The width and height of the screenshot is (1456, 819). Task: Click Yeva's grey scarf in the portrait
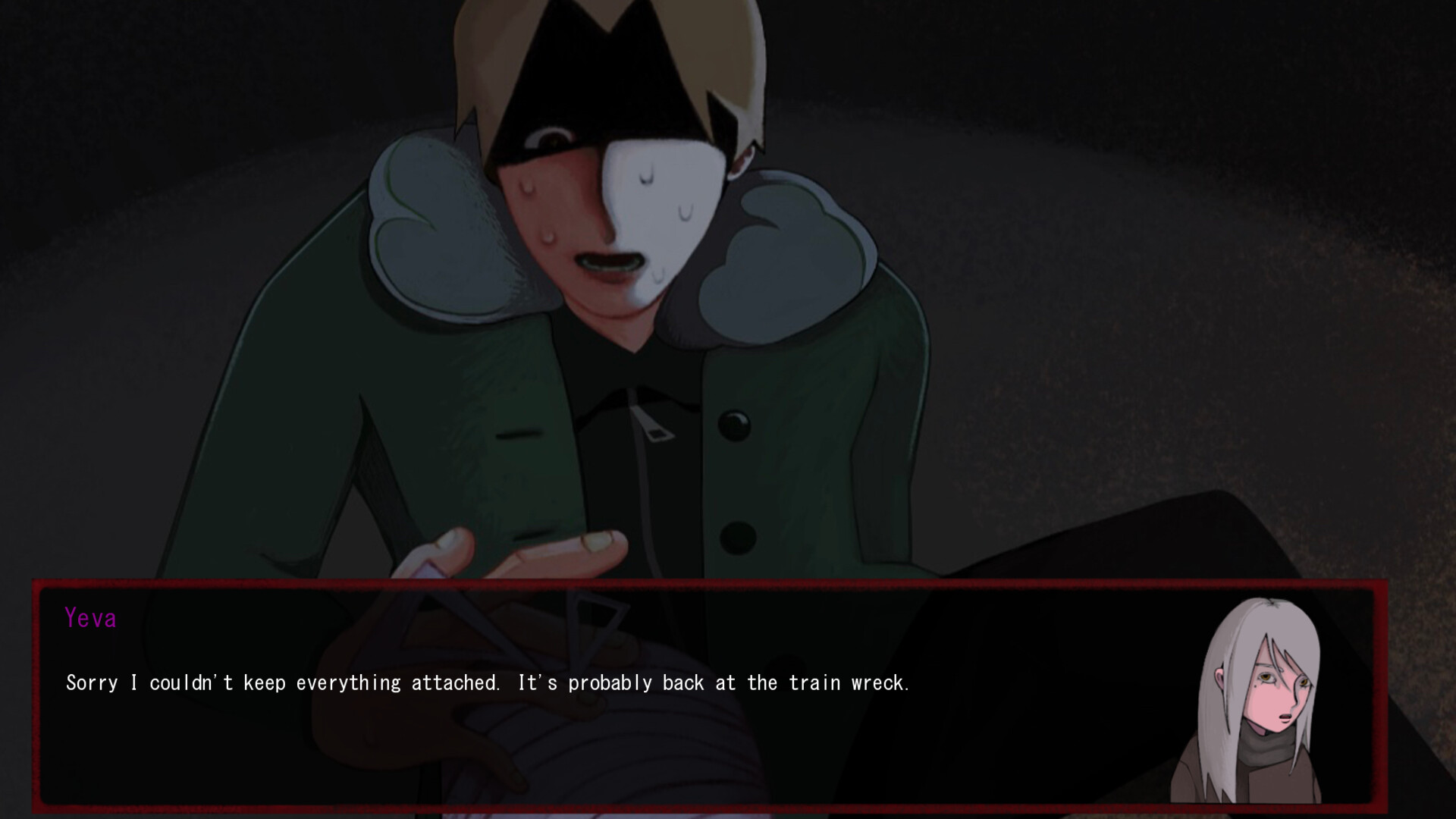coord(1268,747)
